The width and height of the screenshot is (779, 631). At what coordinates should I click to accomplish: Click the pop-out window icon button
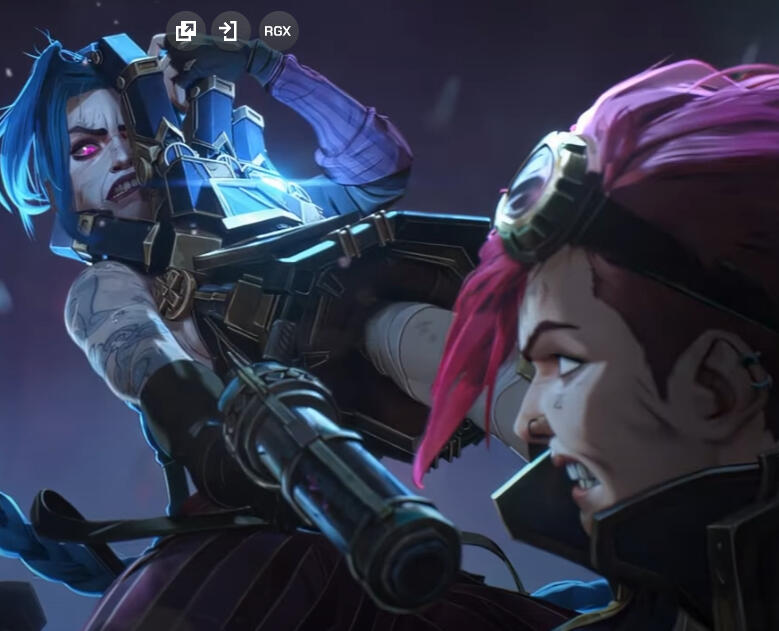point(185,31)
